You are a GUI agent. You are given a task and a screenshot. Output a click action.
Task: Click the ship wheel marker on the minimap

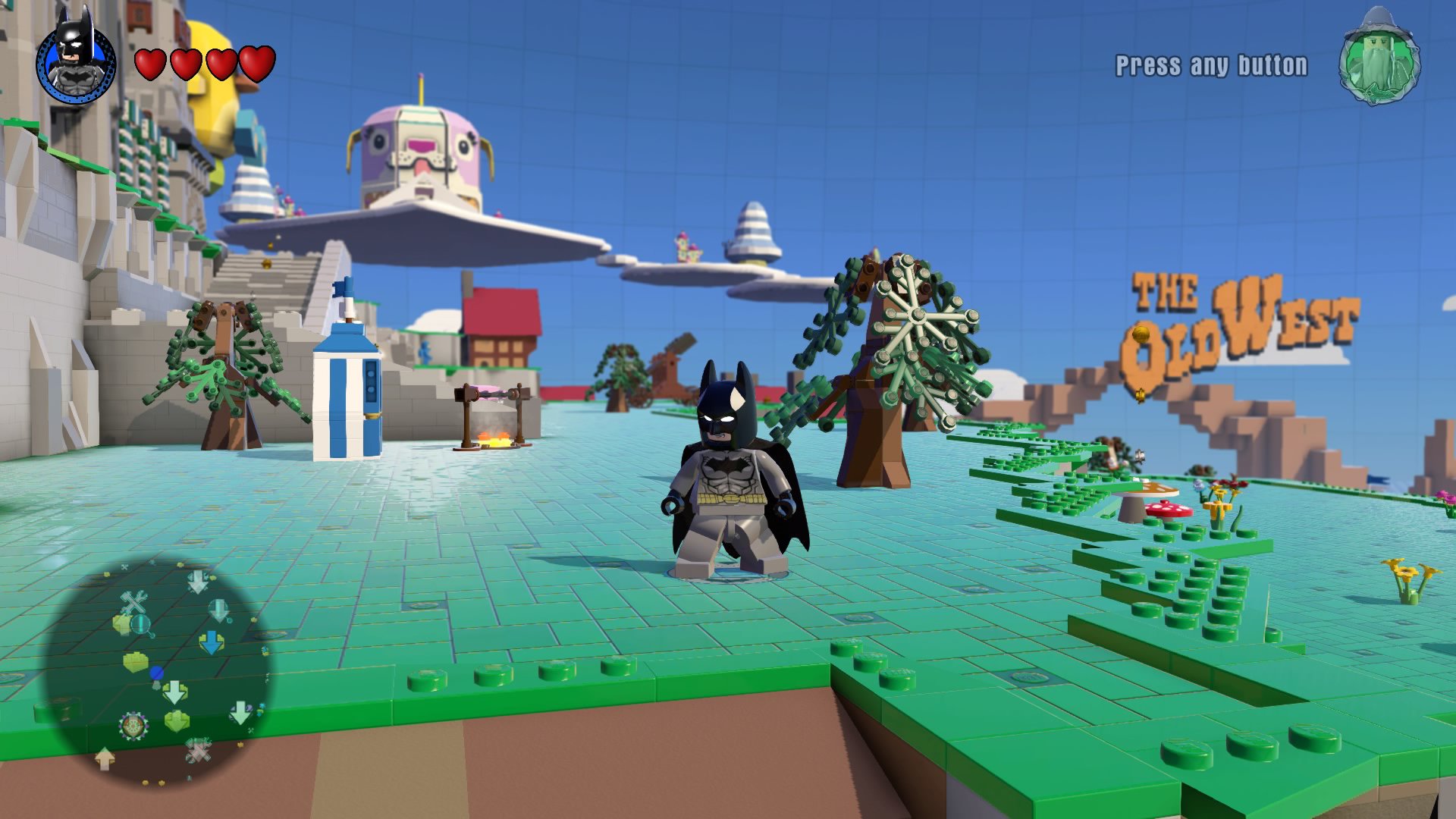133,725
